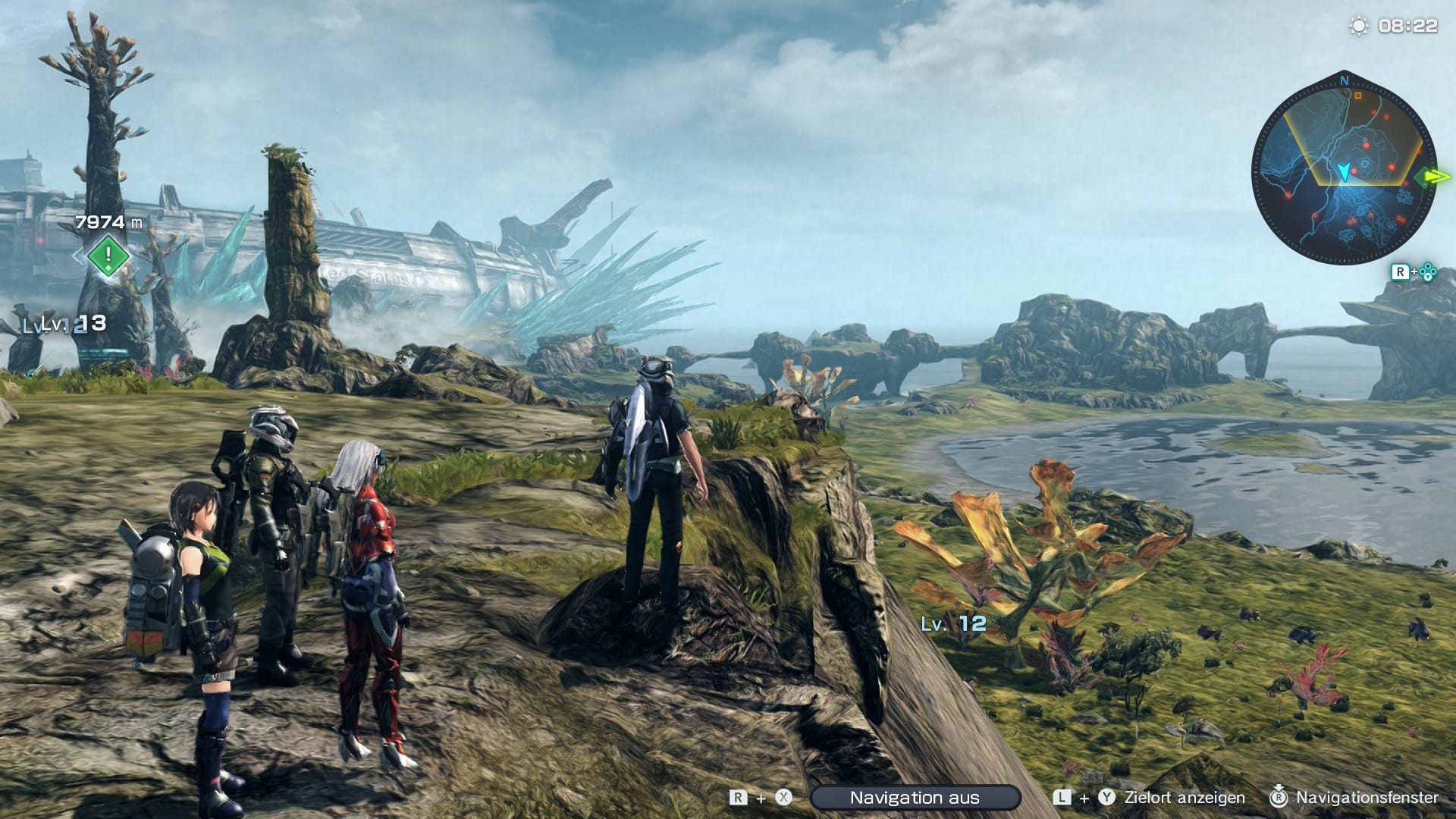Image resolution: width=1456 pixels, height=819 pixels.
Task: Click the green arrow beside the minimap
Action: [x=1435, y=177]
